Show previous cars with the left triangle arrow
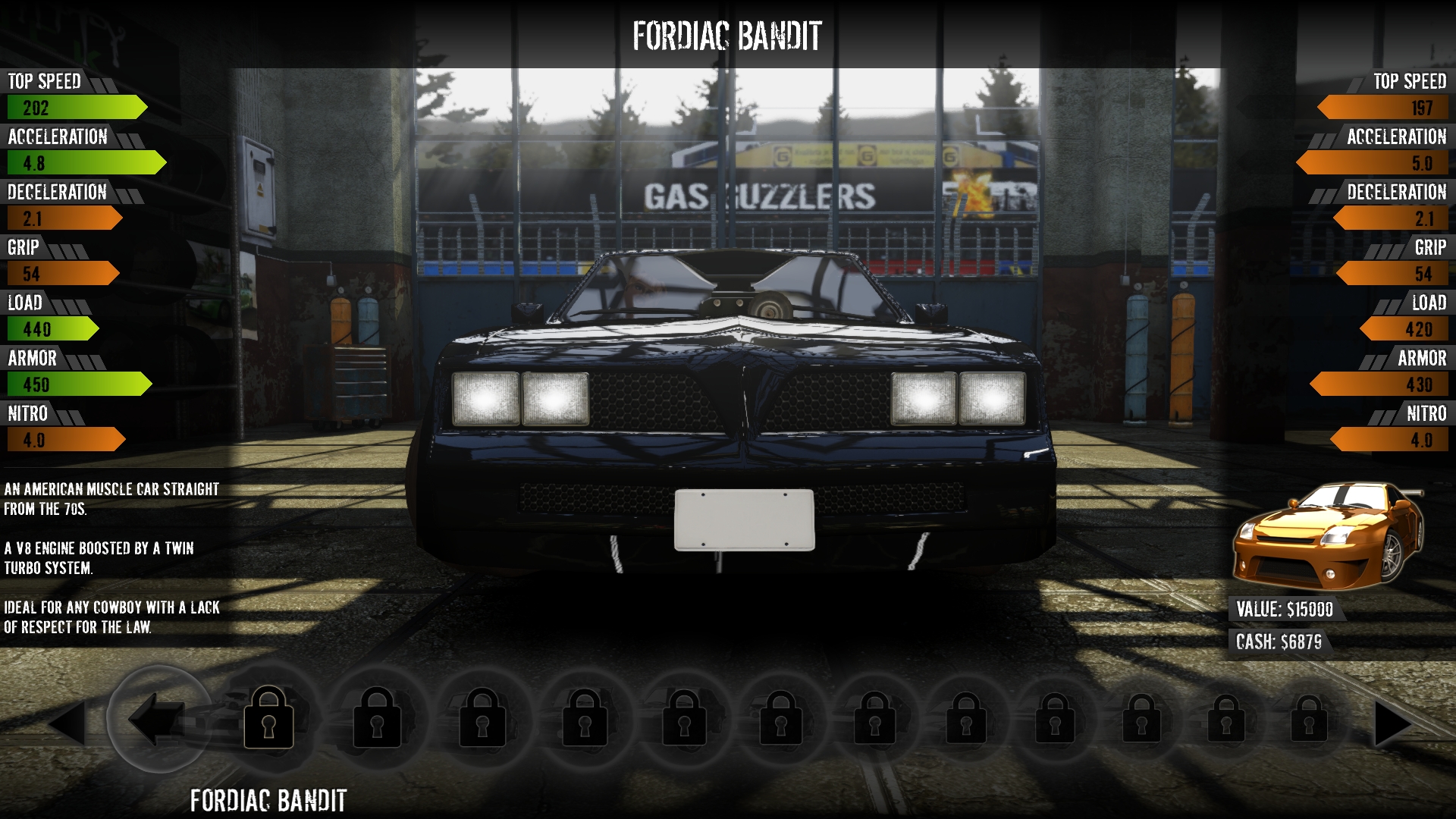This screenshot has height=819, width=1456. click(x=67, y=723)
